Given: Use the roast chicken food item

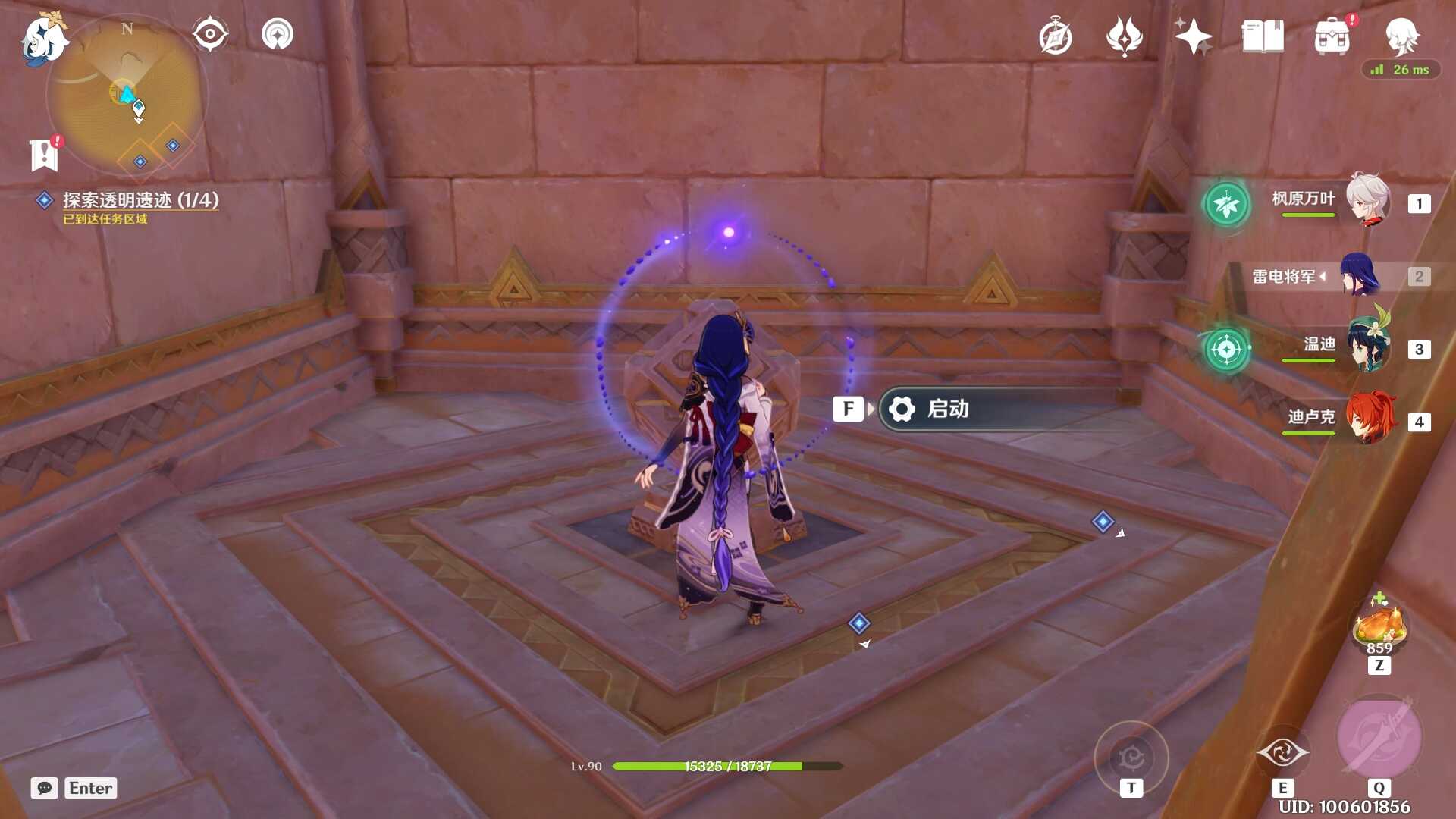Looking at the screenshot, I should pyautogui.click(x=1379, y=626).
